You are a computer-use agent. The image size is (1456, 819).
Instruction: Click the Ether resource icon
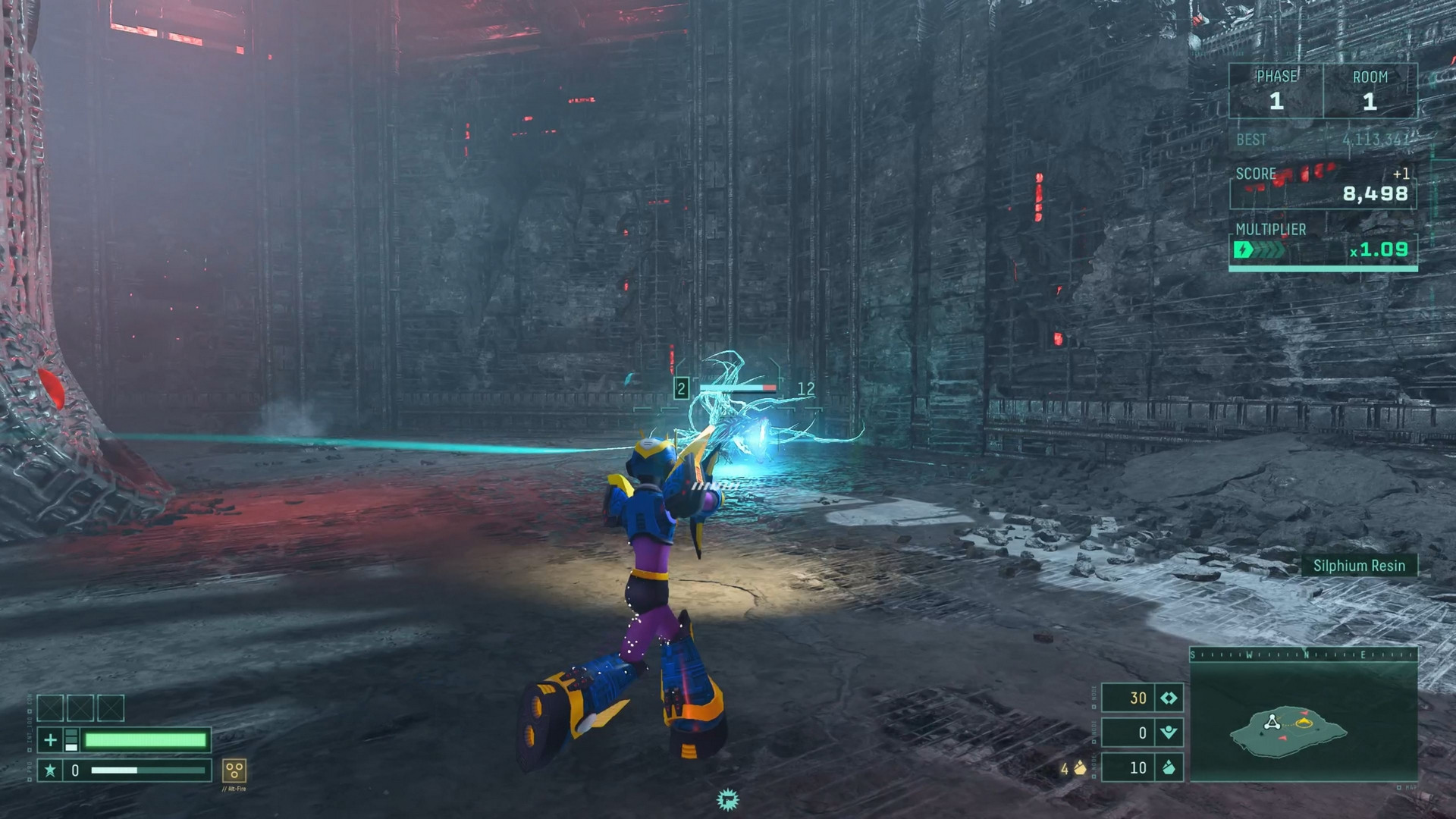point(1169,732)
